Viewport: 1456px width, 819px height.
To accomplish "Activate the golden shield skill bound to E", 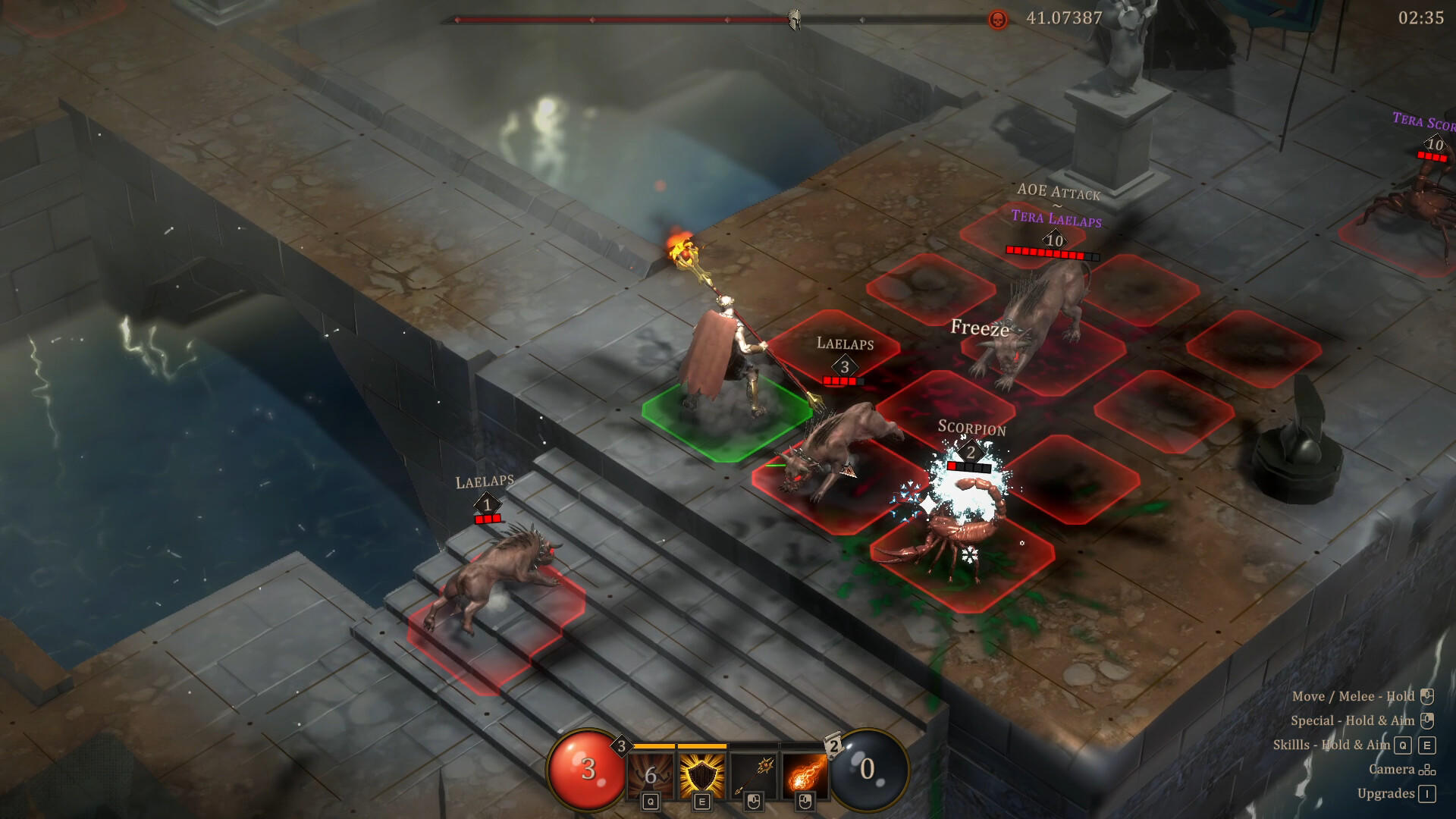I will [x=701, y=775].
